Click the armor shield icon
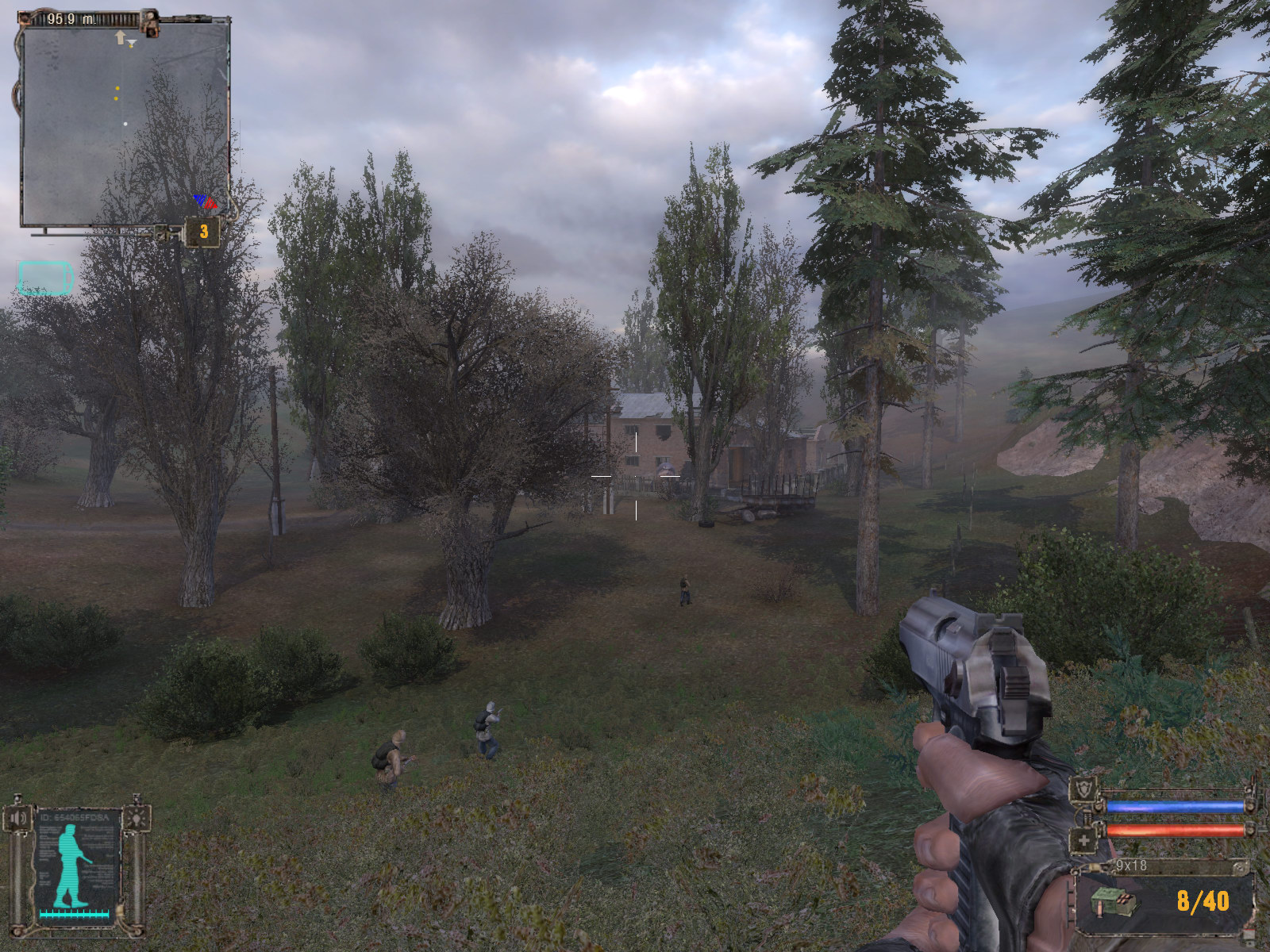1270x952 pixels. pos(1083,791)
